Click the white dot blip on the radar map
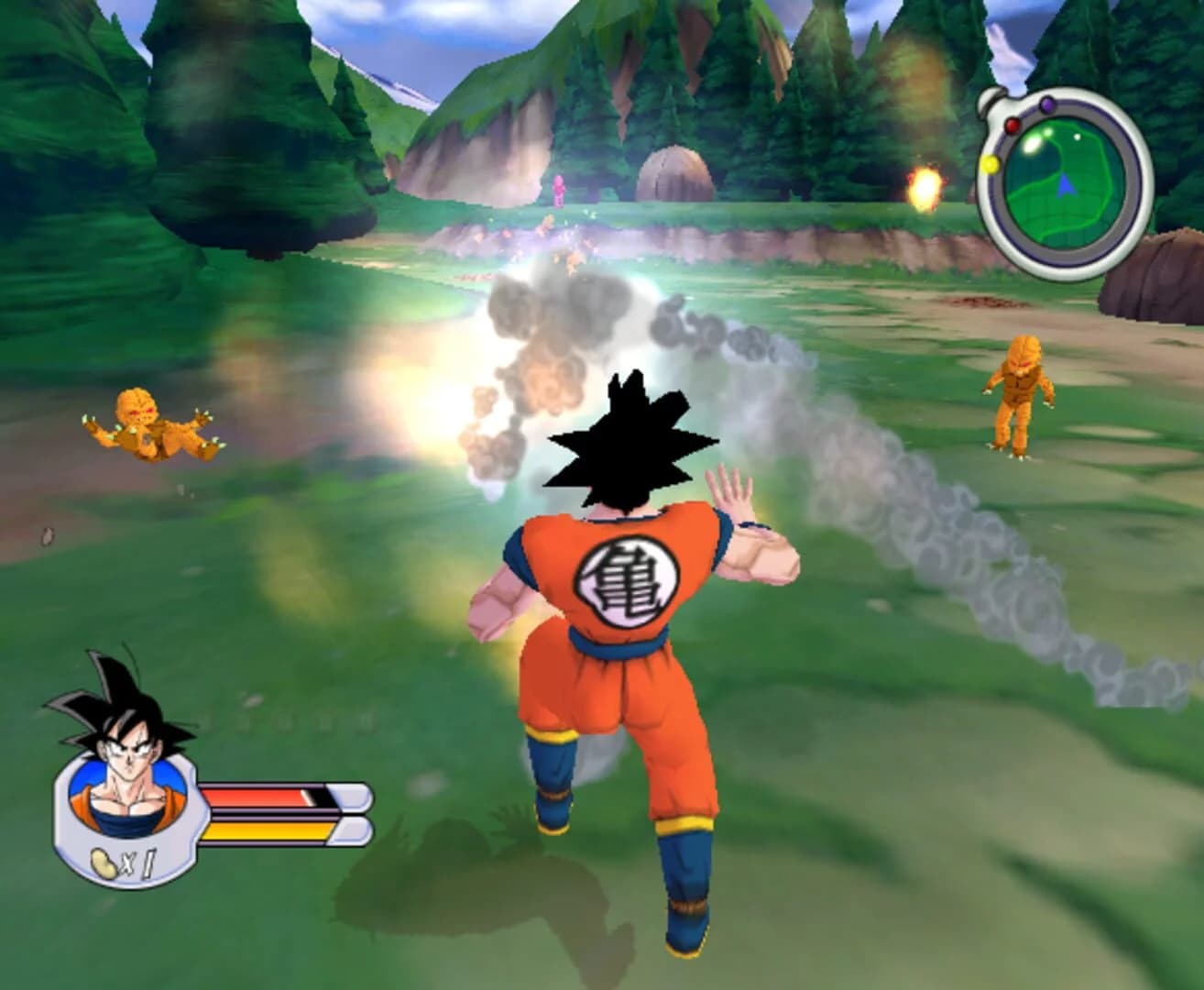1204x990 pixels. point(1078,136)
